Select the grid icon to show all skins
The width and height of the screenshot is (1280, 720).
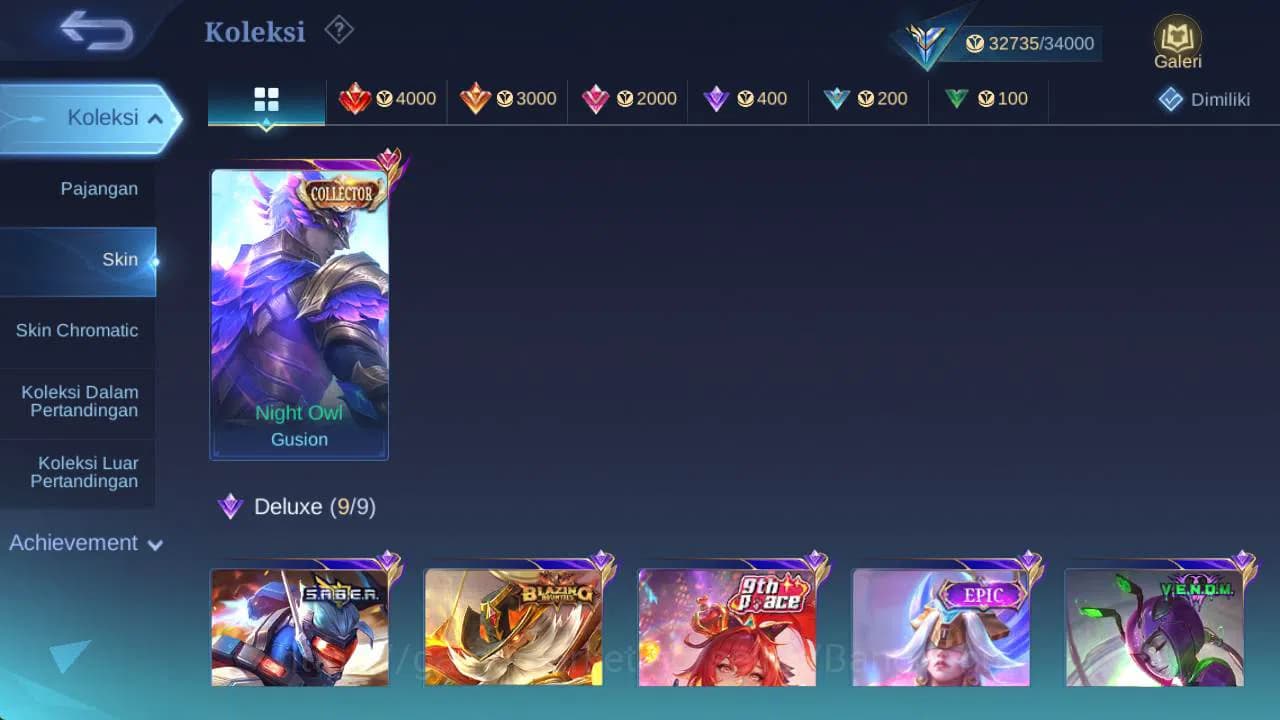pos(265,99)
